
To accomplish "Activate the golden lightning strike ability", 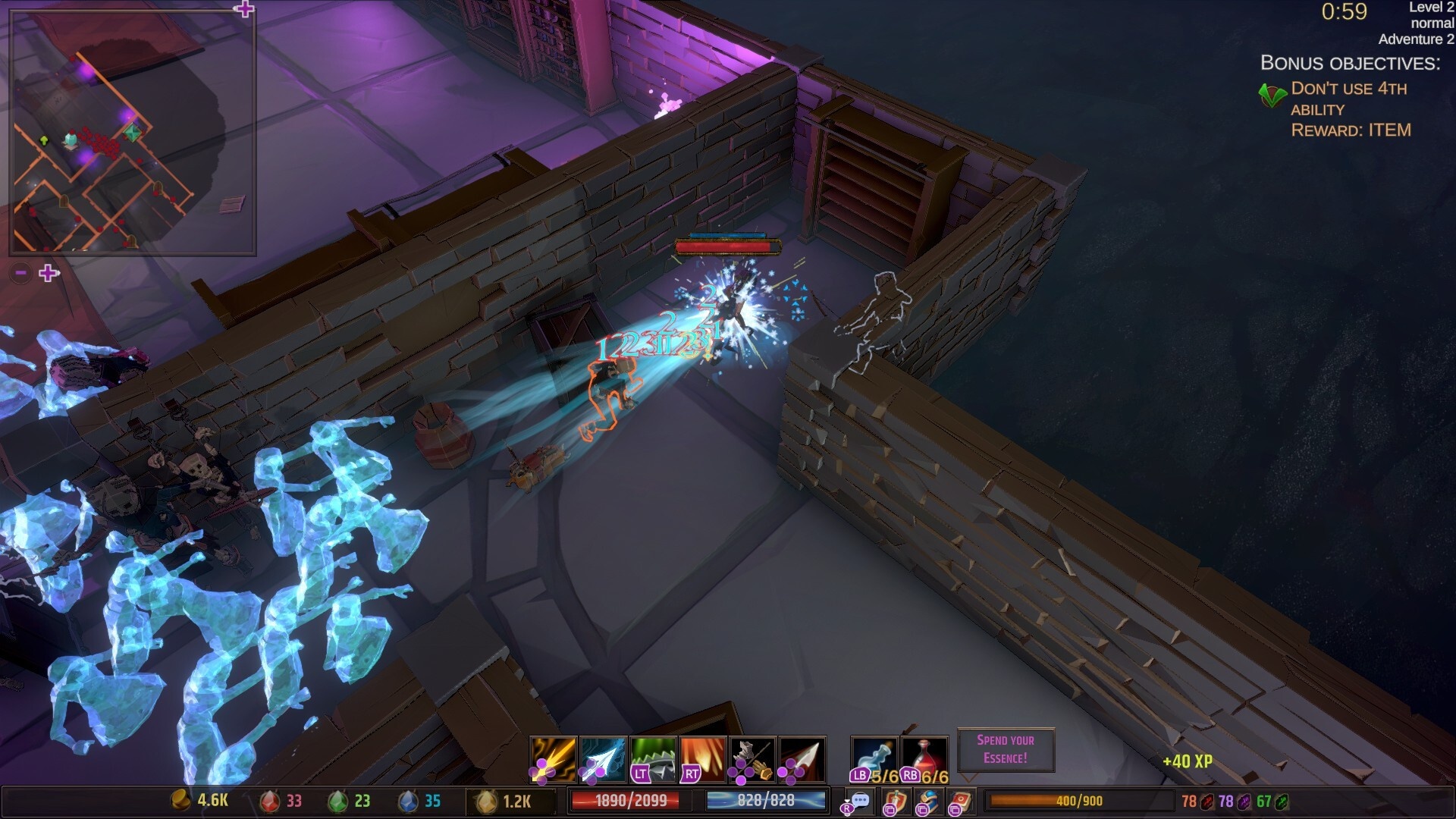I will tap(553, 759).
